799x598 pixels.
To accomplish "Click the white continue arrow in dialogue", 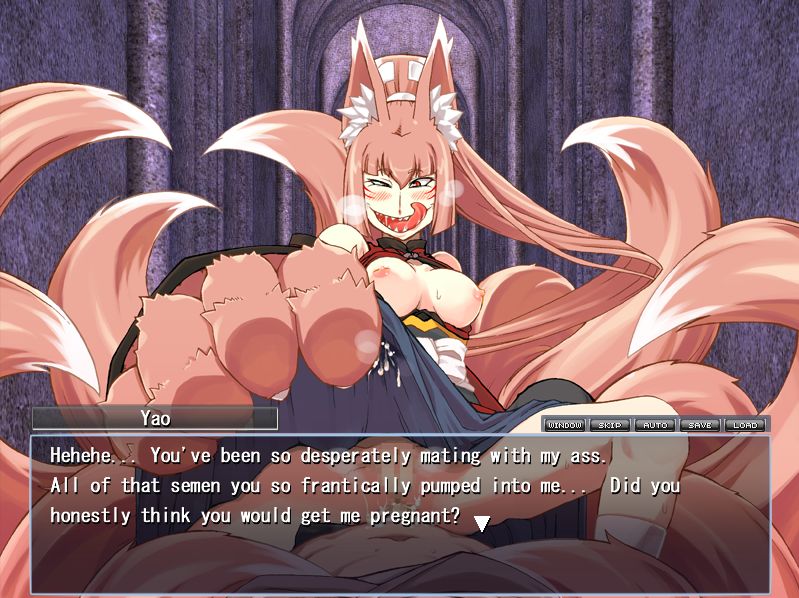I will point(481,522).
